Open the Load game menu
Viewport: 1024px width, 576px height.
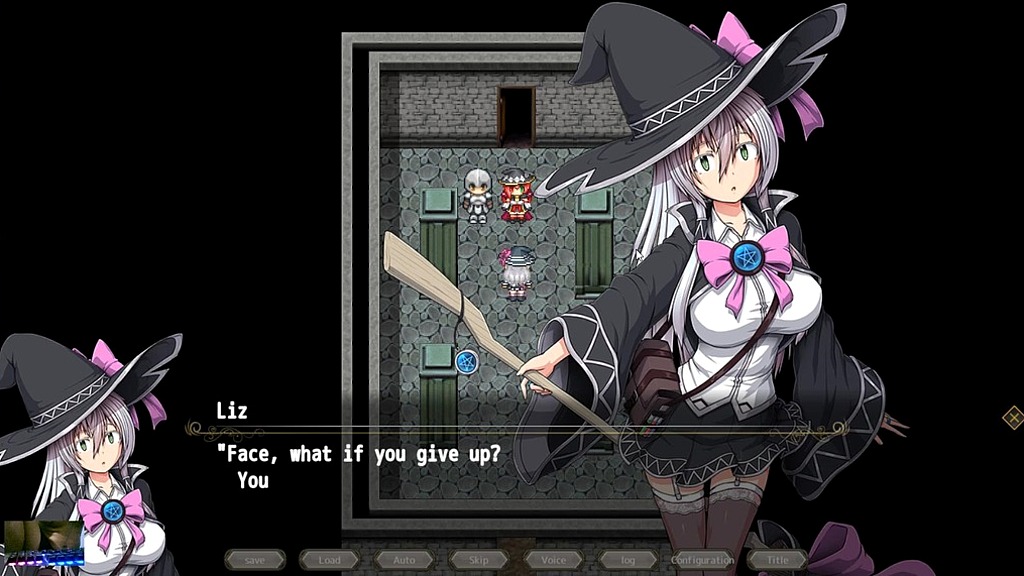tap(329, 560)
